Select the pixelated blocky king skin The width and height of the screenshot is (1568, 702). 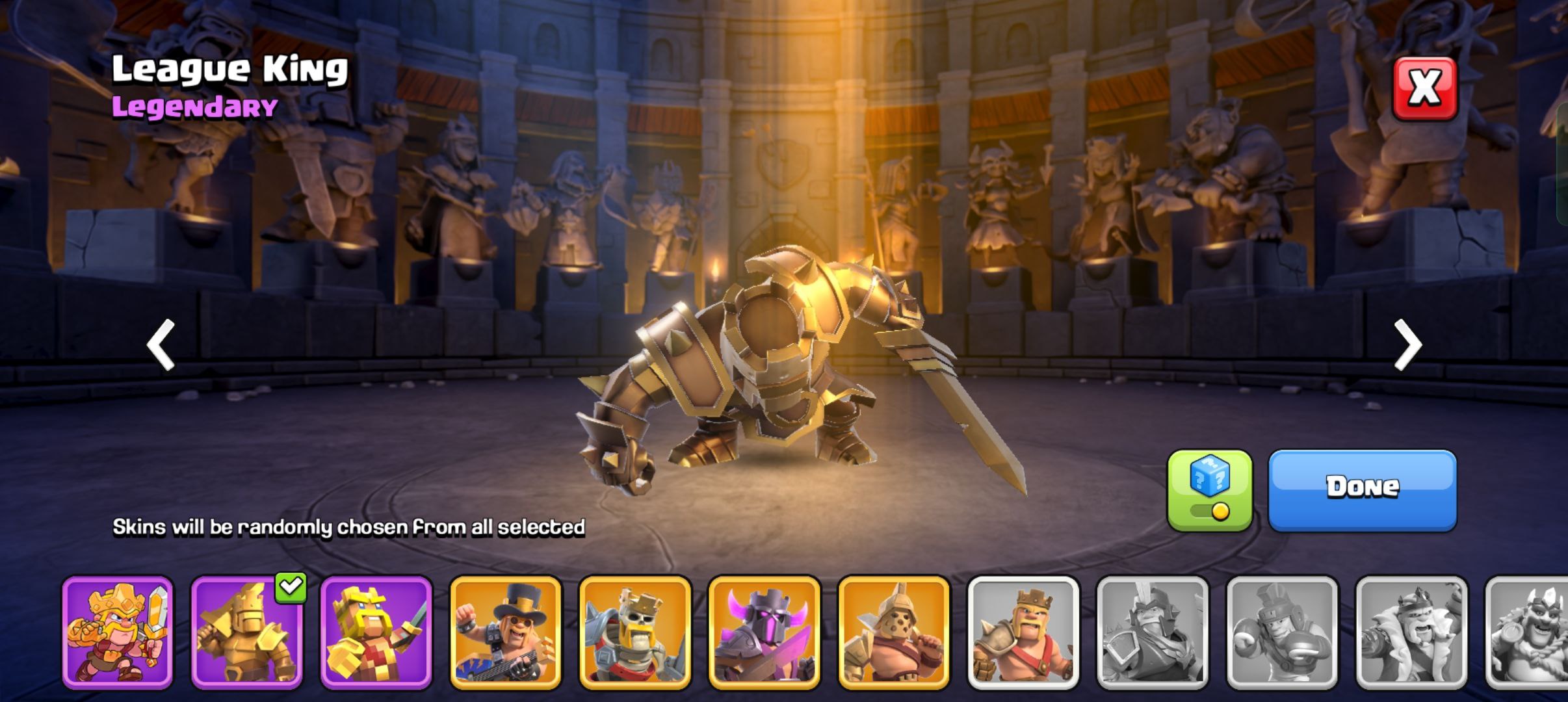tap(376, 632)
